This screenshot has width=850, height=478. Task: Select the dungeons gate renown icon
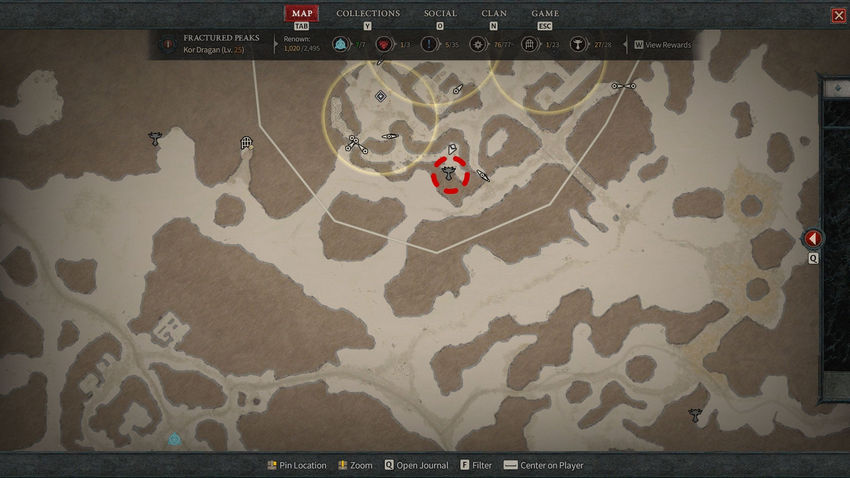[x=529, y=44]
